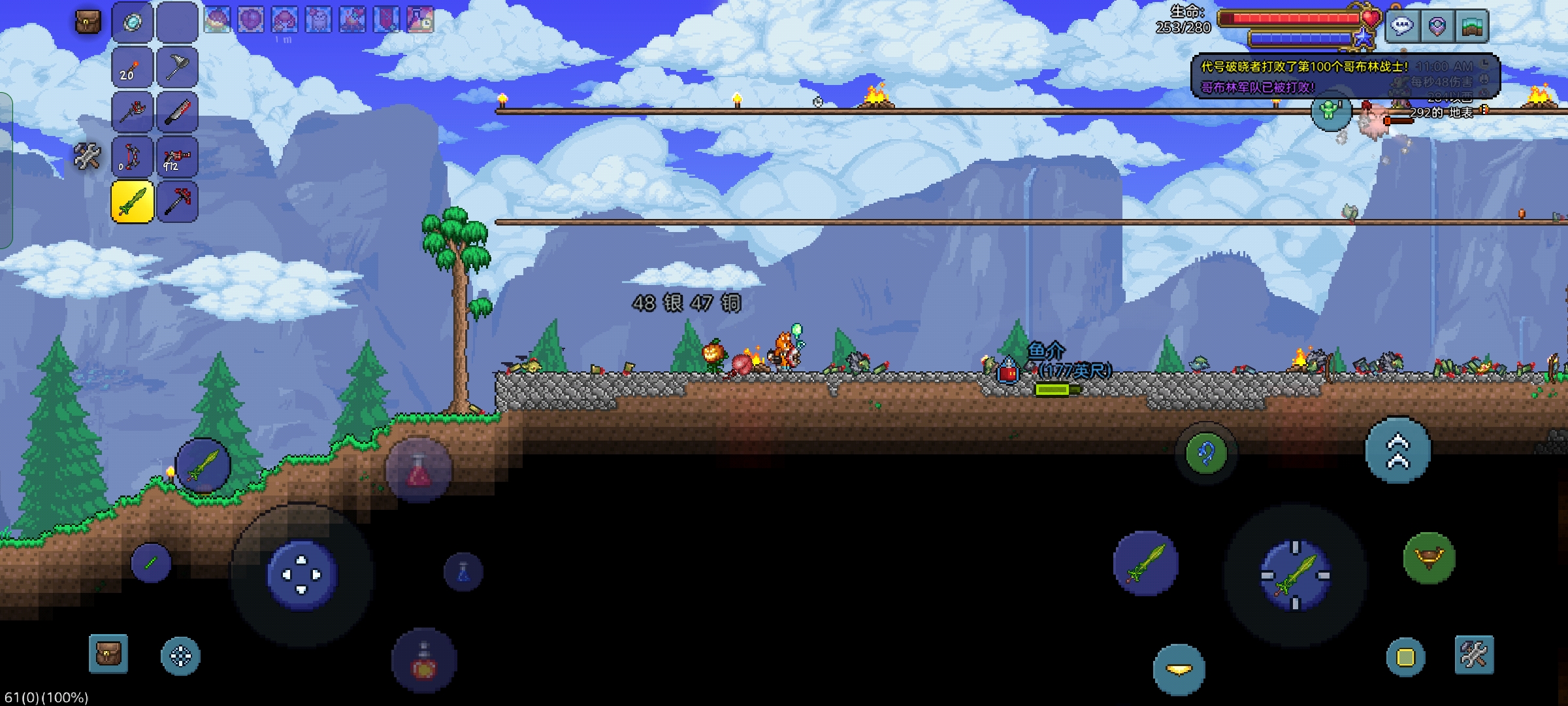Viewport: 1568px width, 706px height.
Task: Drink the blue mana potion button
Action: pyautogui.click(x=463, y=572)
